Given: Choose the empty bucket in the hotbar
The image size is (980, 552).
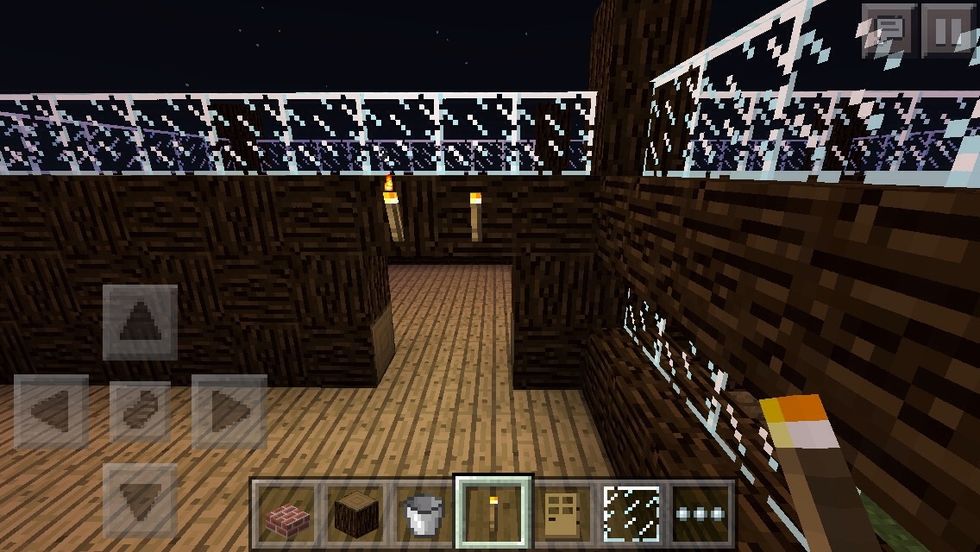Looking at the screenshot, I should [423, 515].
